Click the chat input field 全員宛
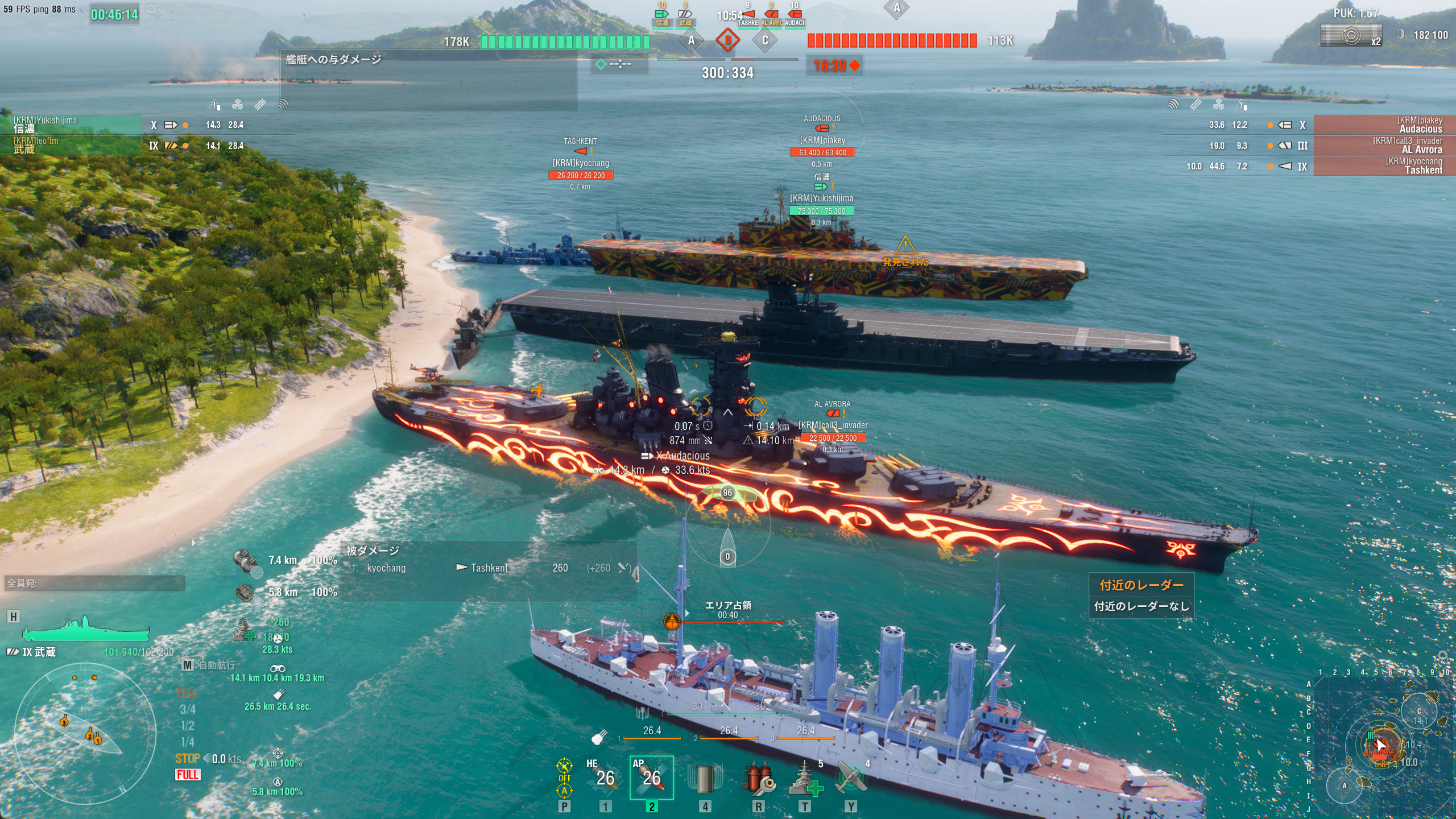 pos(94,583)
